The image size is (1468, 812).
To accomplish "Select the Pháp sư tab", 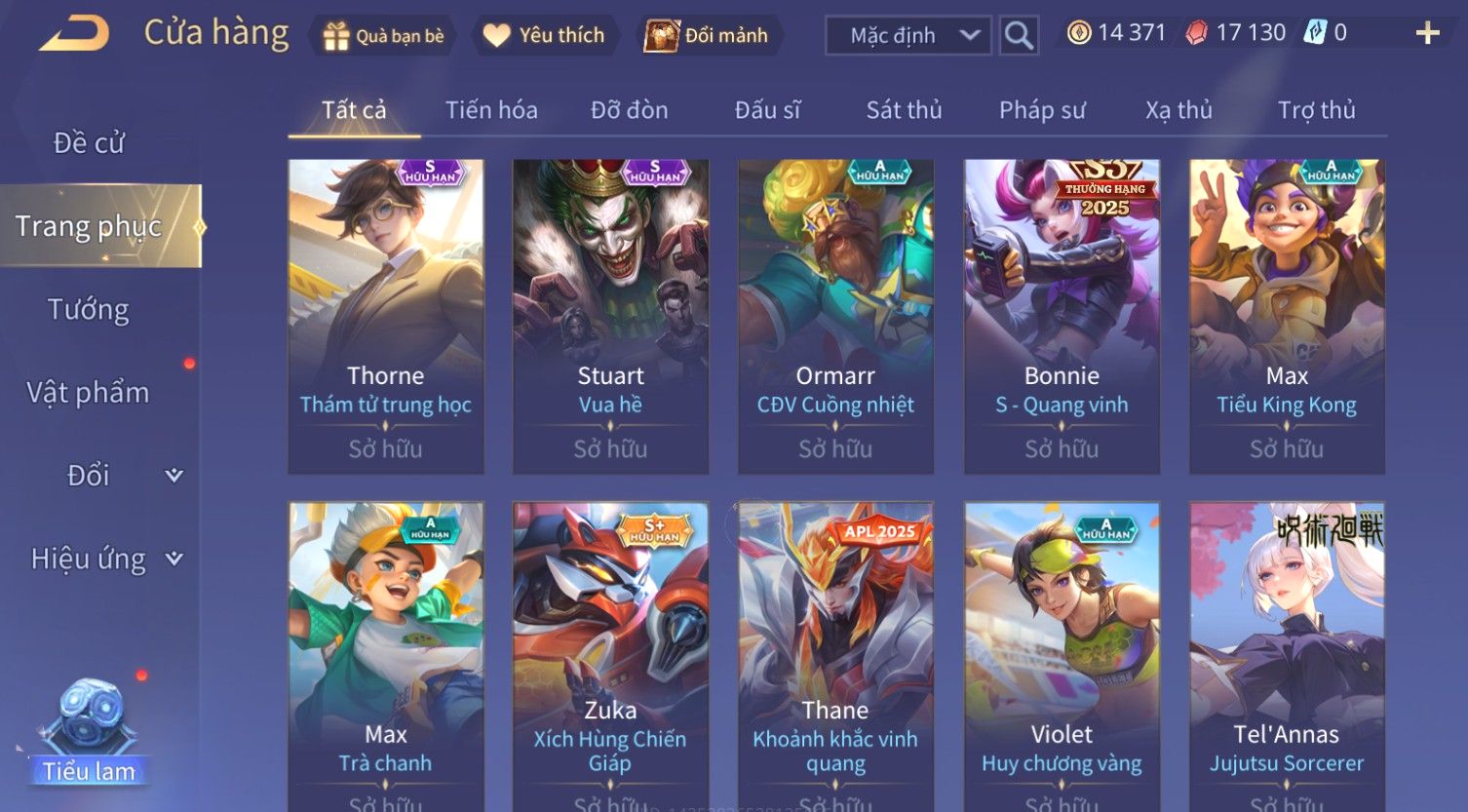I will pos(1042,110).
